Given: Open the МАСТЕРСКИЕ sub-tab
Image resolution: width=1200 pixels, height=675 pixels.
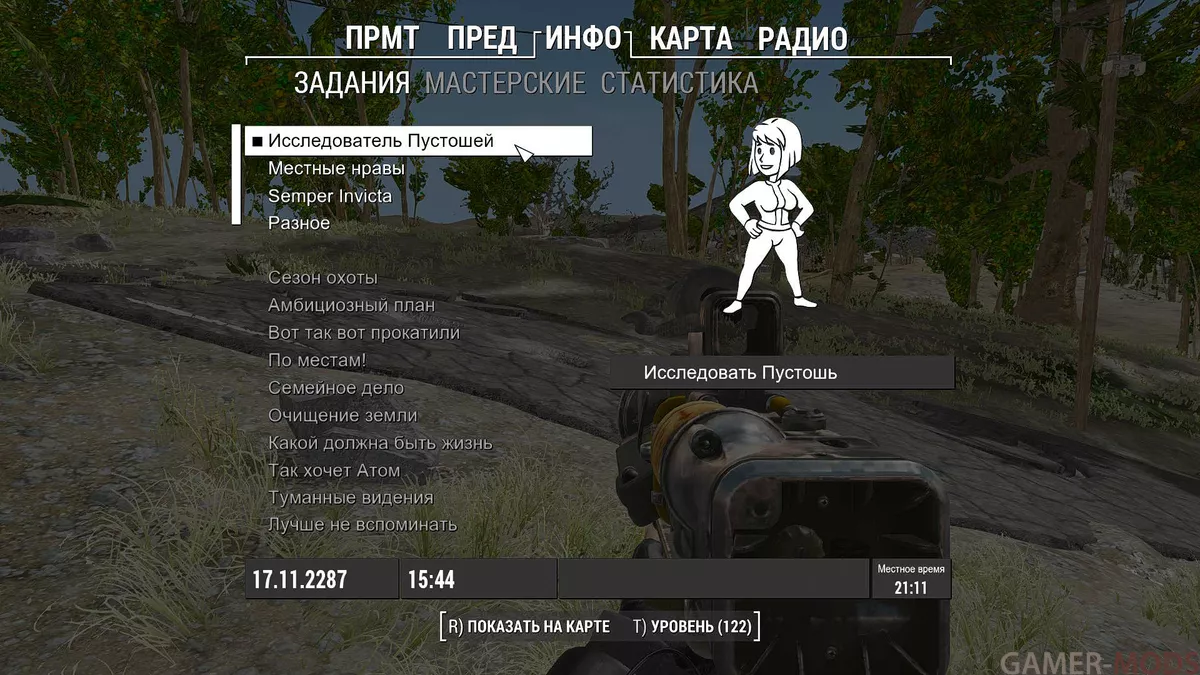Looking at the screenshot, I should click(x=505, y=83).
